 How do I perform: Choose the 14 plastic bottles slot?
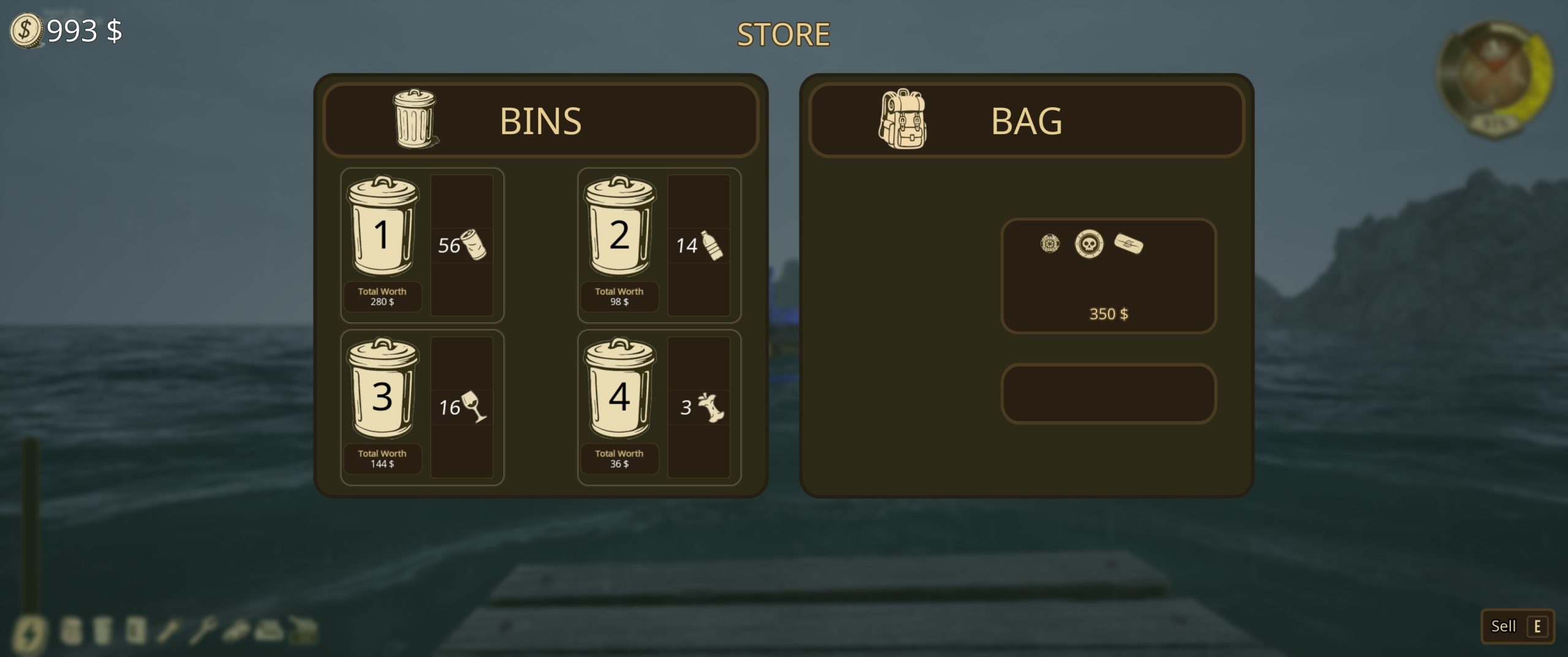tap(699, 245)
